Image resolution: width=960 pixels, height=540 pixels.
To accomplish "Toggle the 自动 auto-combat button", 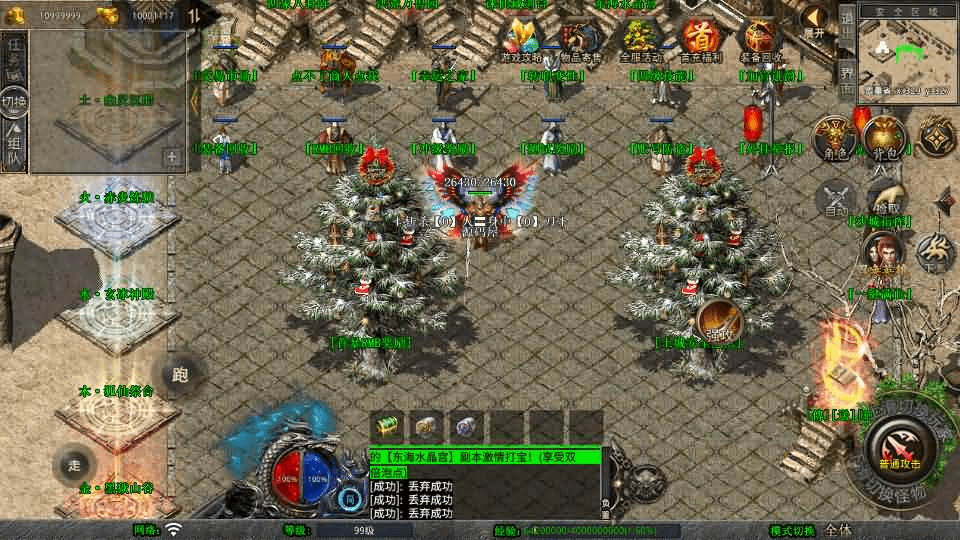I will tap(836, 199).
